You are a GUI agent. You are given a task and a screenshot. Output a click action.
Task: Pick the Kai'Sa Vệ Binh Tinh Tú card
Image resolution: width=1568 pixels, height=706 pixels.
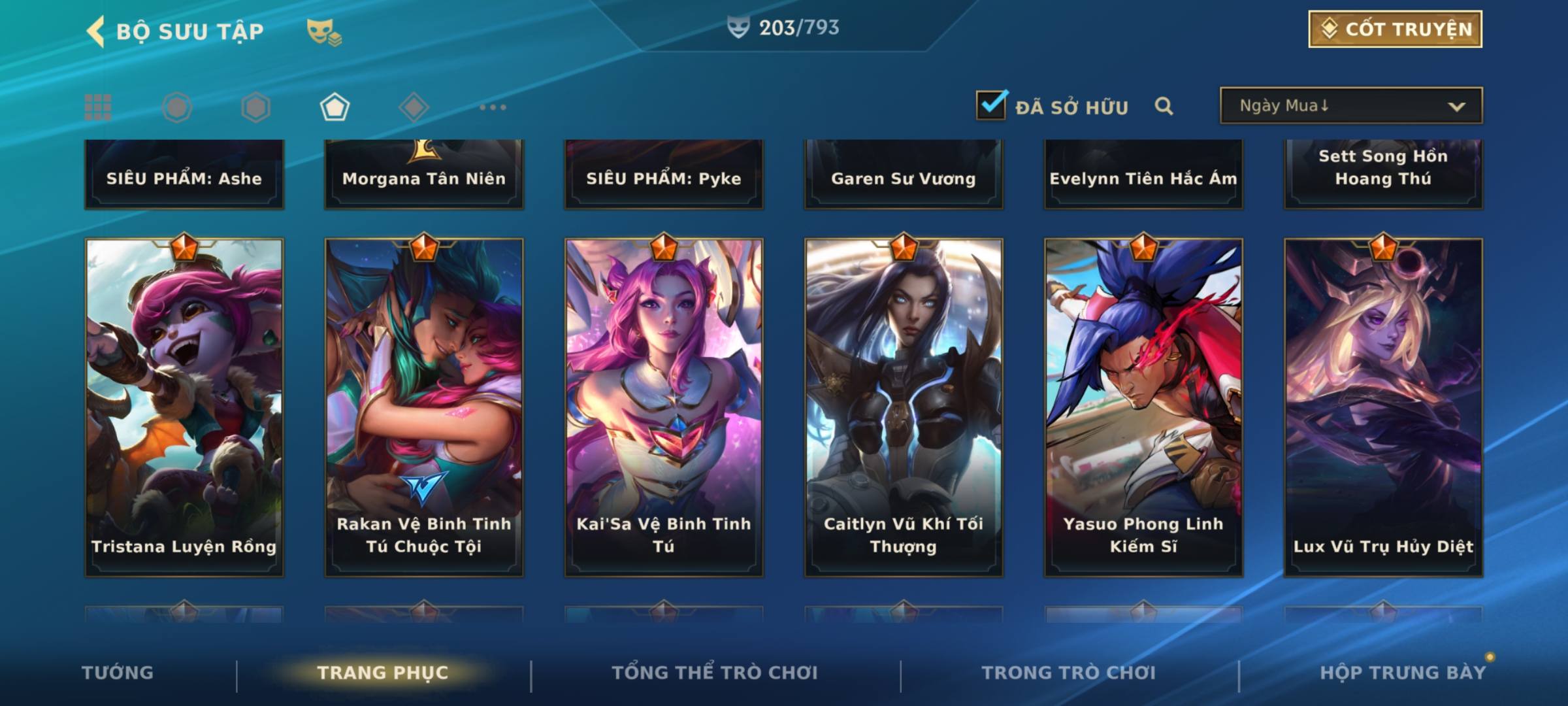(664, 407)
